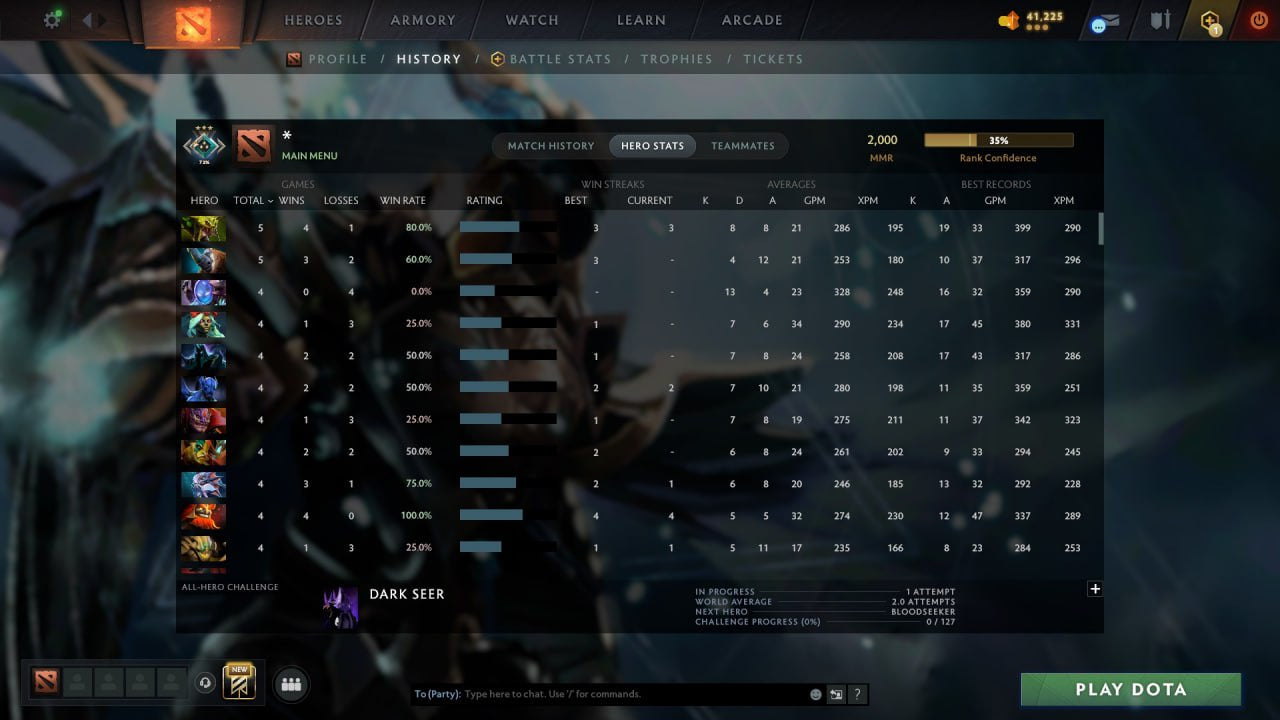The image size is (1280, 720).
Task: Click the Dota logo in top bar
Action: tap(195, 22)
